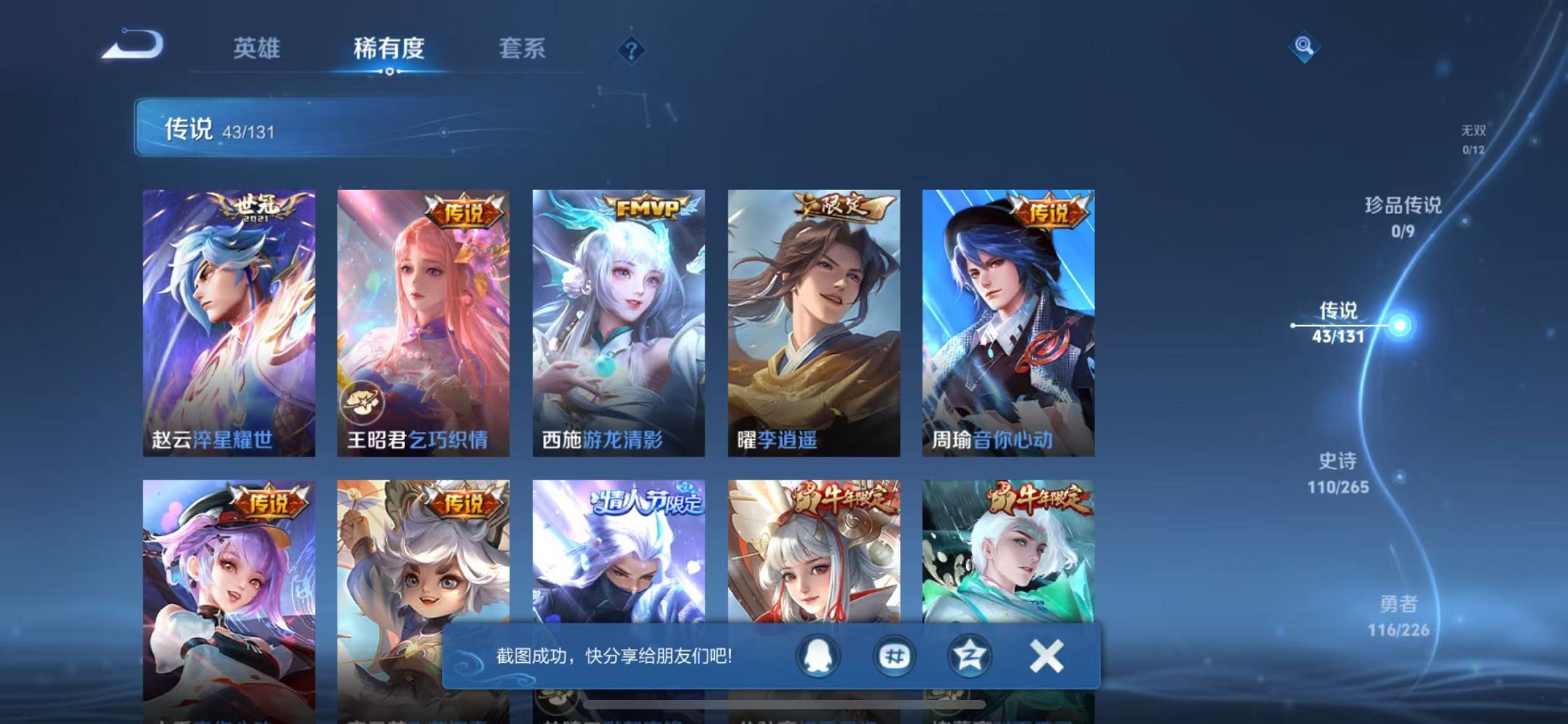Share via the Qzone star icon
The height and width of the screenshot is (724, 1568).
pos(968,655)
